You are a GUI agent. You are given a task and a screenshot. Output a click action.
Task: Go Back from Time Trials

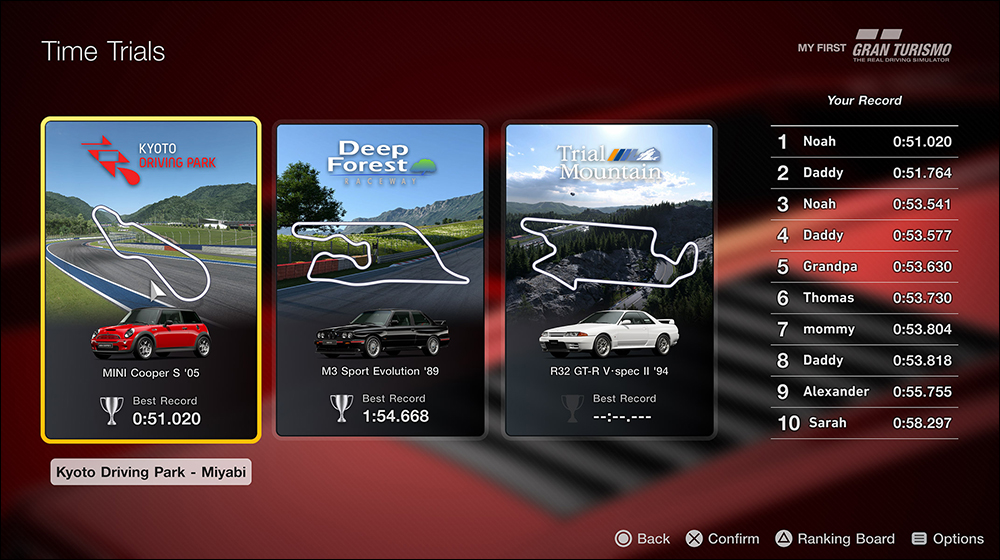click(642, 539)
